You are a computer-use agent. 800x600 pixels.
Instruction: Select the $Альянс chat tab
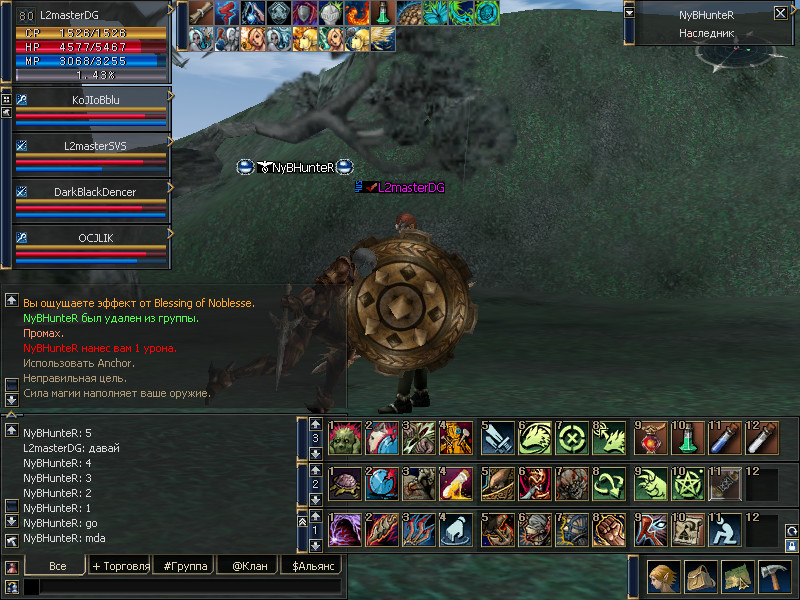(x=310, y=566)
